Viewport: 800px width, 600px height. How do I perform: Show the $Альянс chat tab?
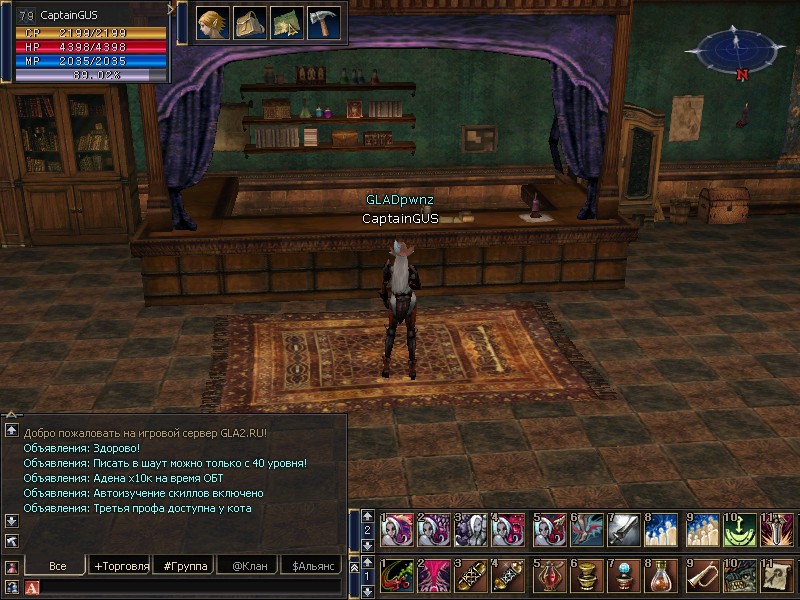tap(311, 566)
